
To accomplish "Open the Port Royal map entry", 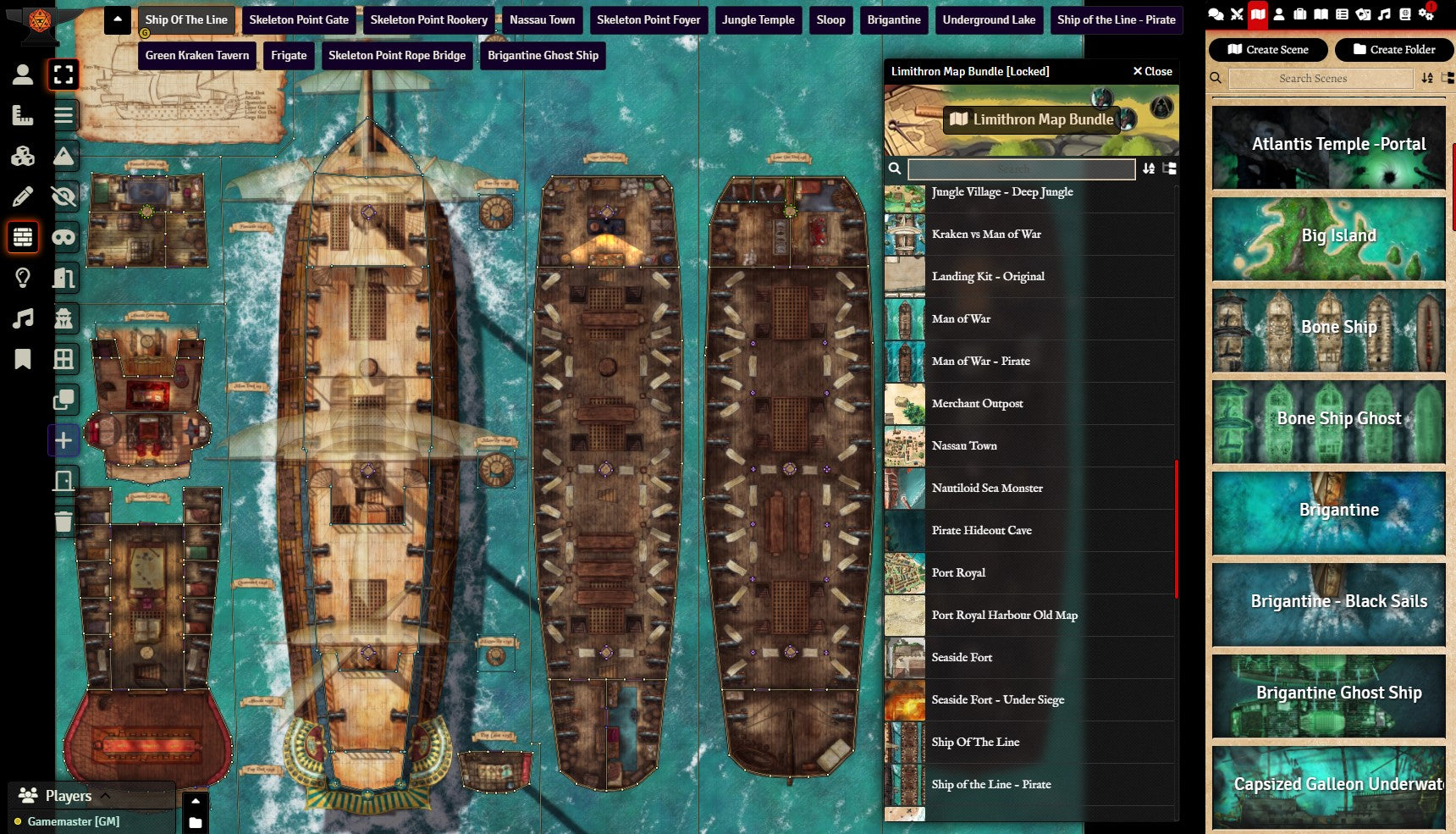I will (958, 573).
